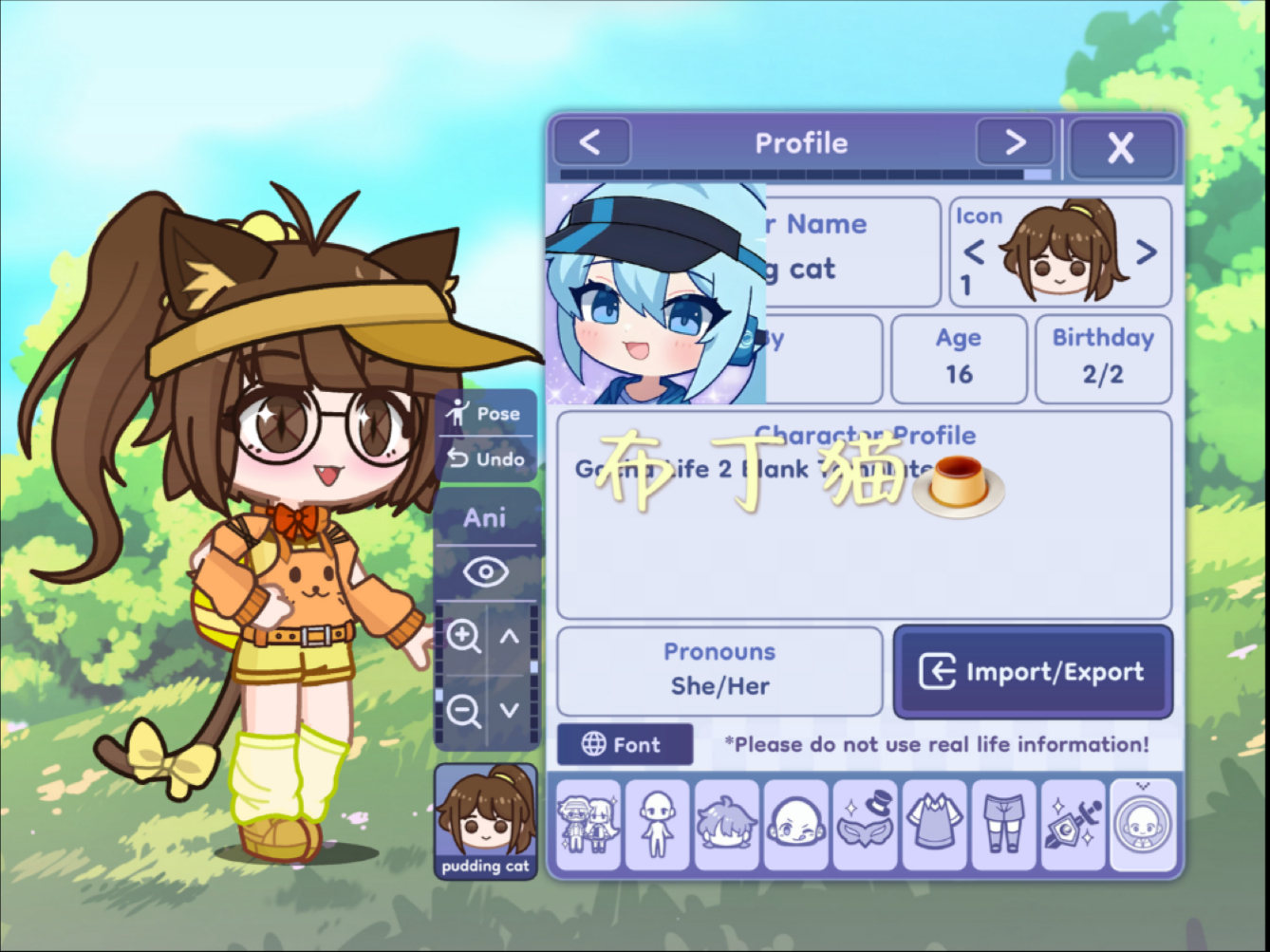1270x952 pixels.
Task: Zoom out from the character
Action: [463, 710]
